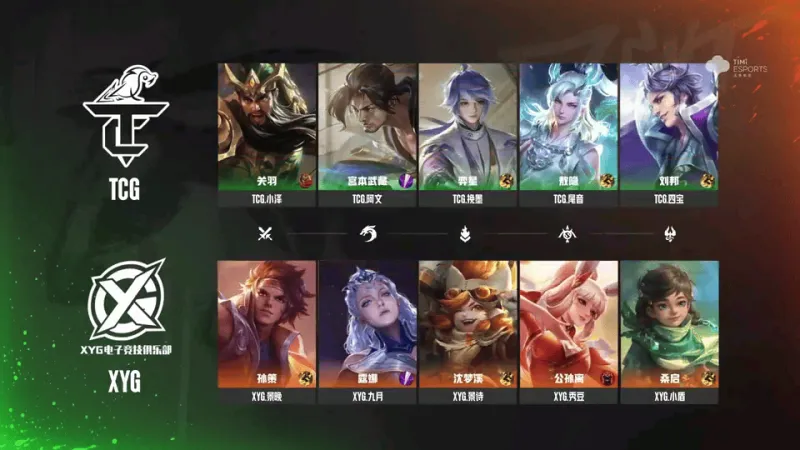Pick the 沈梦溪 hero portrait
The width and height of the screenshot is (800, 450).
[468, 324]
